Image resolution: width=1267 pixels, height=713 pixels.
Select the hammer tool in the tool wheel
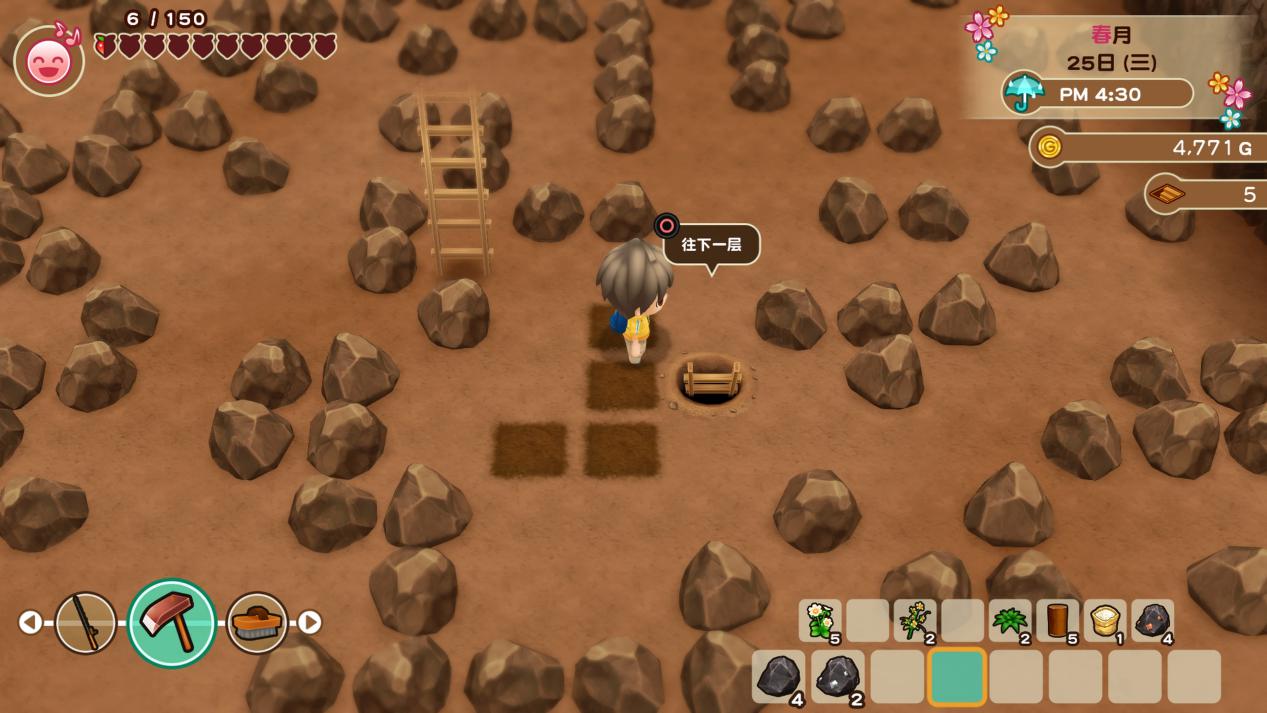[172, 622]
